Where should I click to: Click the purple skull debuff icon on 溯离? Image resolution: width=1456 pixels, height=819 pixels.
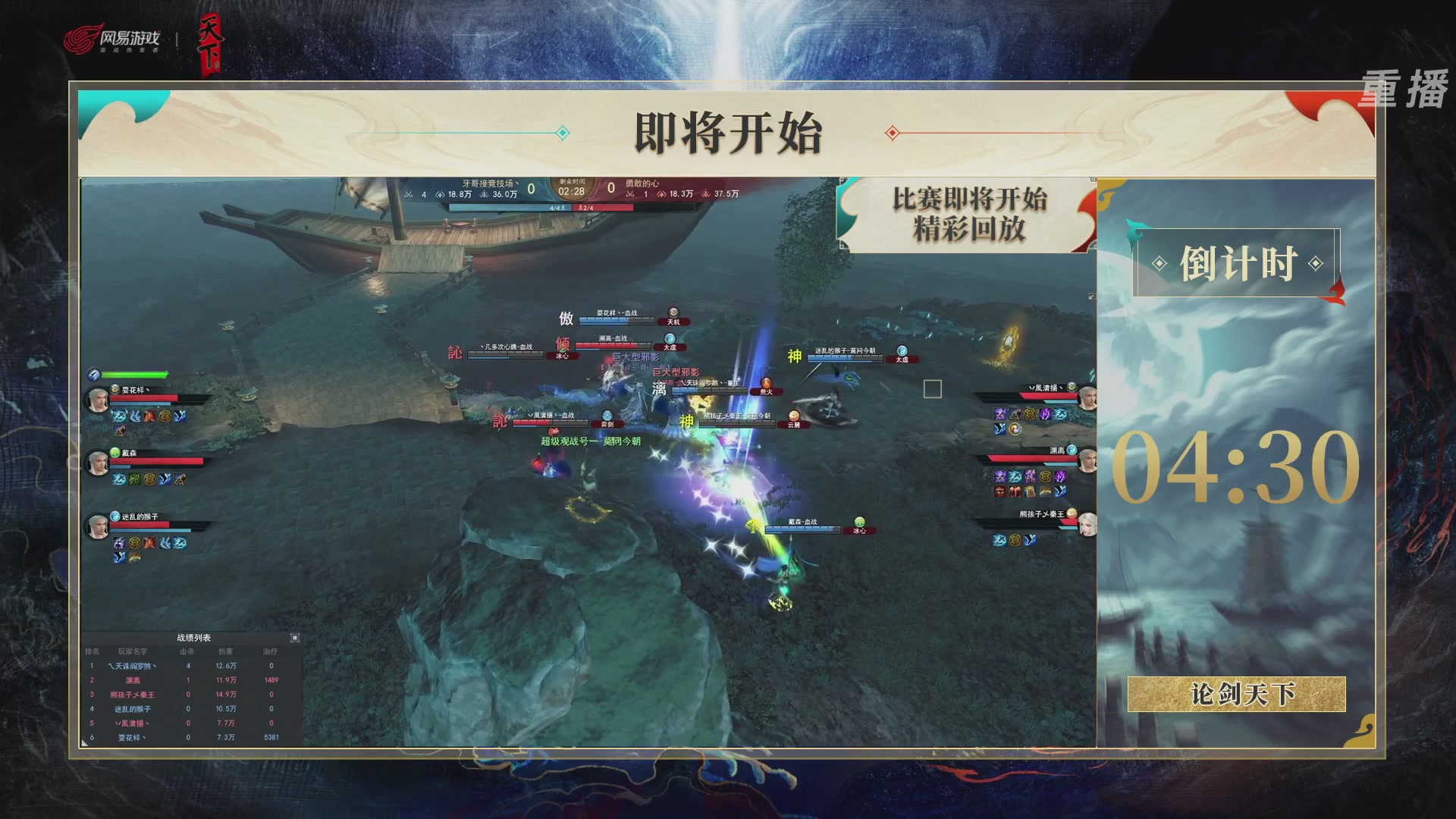[x=1000, y=475]
